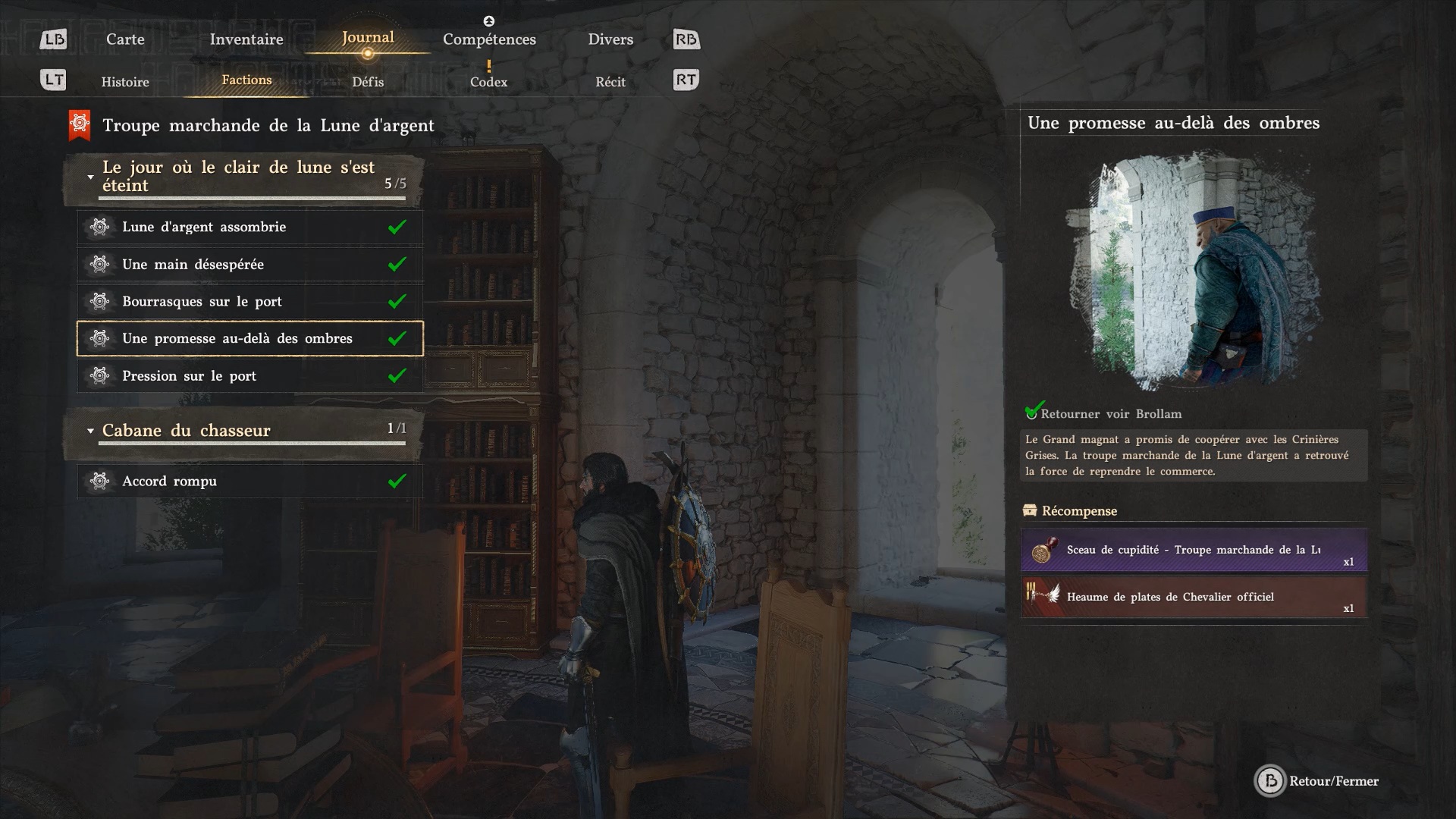Select the Factions sub-tab

246,80
